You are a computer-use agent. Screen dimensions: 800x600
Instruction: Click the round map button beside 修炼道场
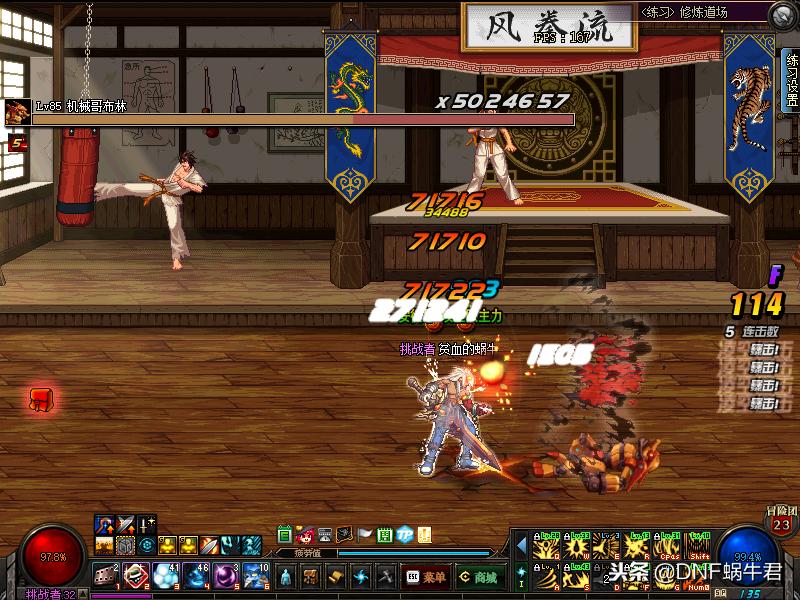(x=782, y=14)
